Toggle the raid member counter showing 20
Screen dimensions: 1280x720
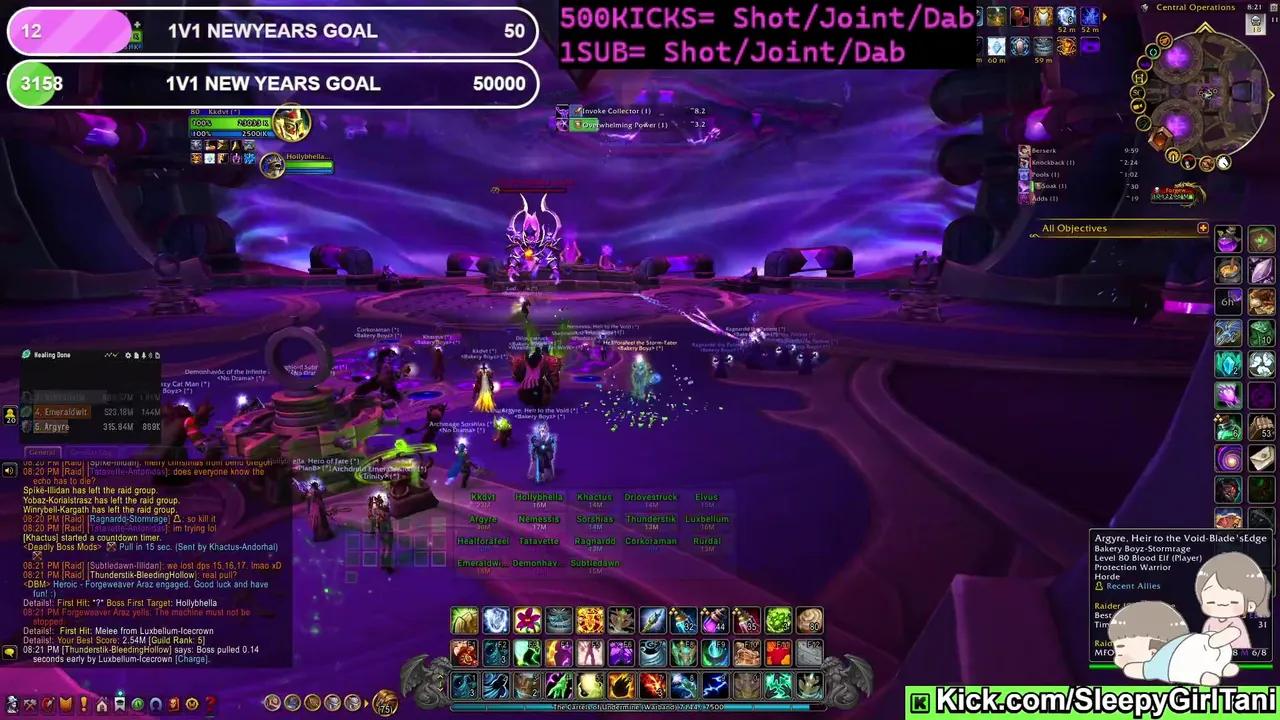tap(9, 415)
